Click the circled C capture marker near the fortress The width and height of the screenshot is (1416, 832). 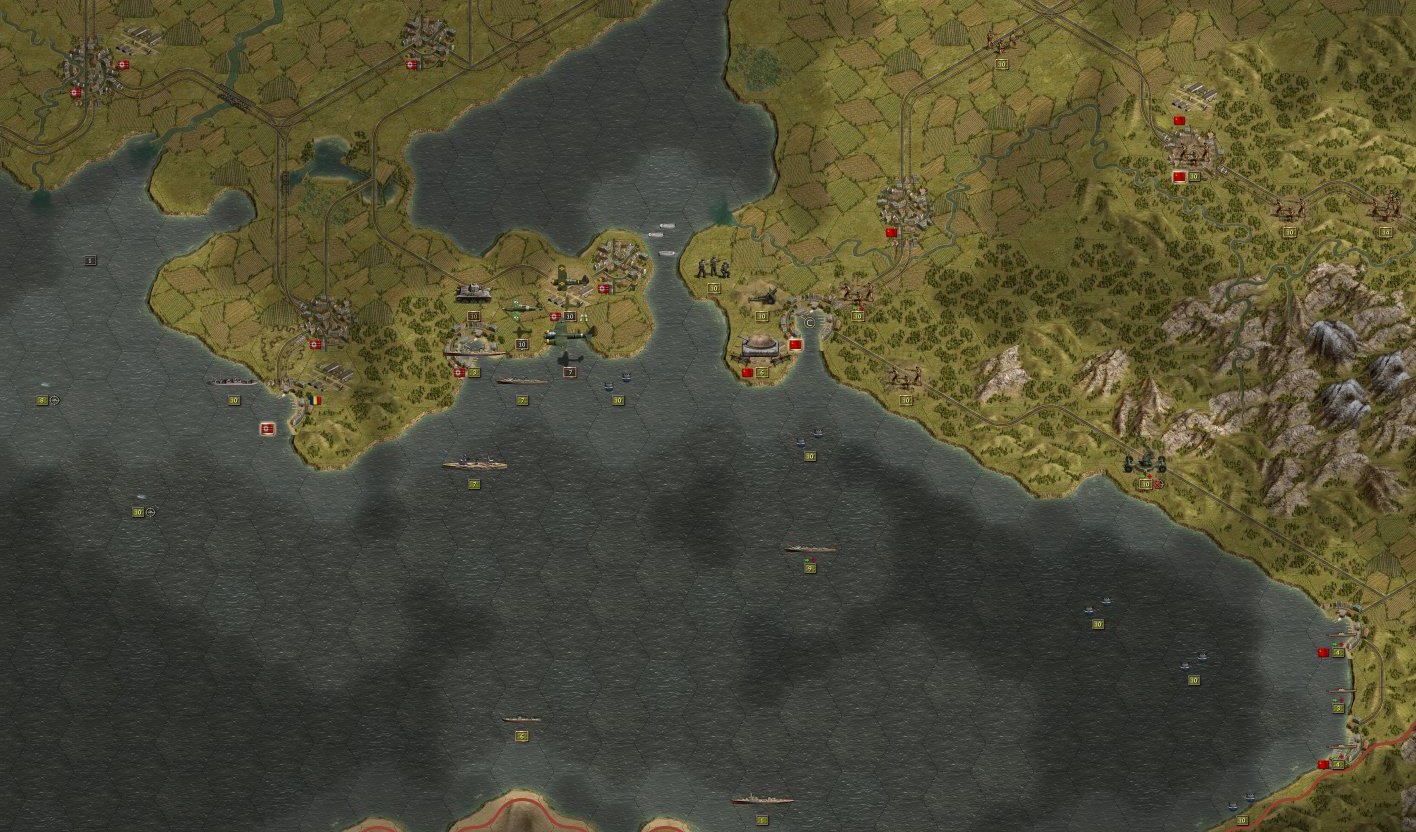[809, 322]
